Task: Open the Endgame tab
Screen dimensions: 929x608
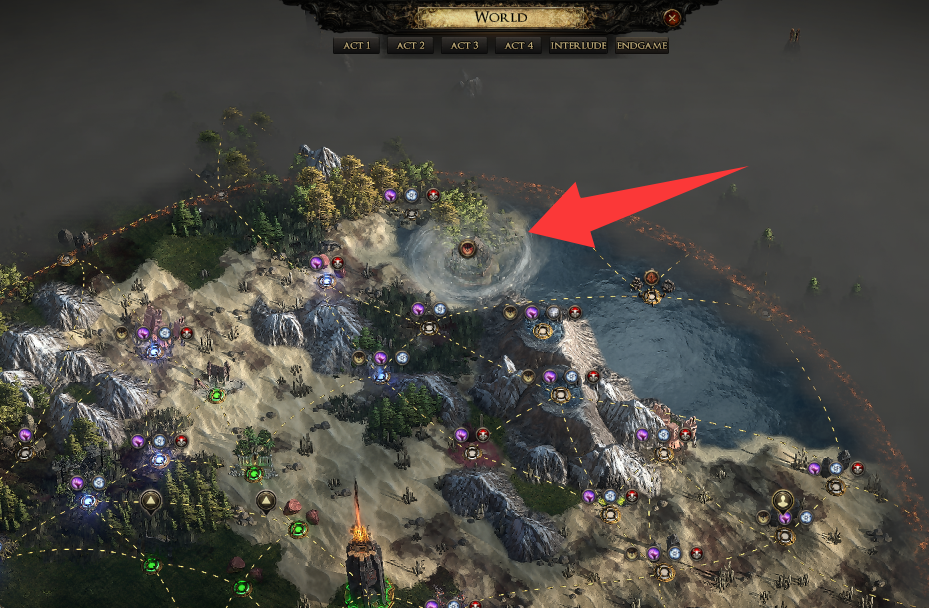Action: 642,46
